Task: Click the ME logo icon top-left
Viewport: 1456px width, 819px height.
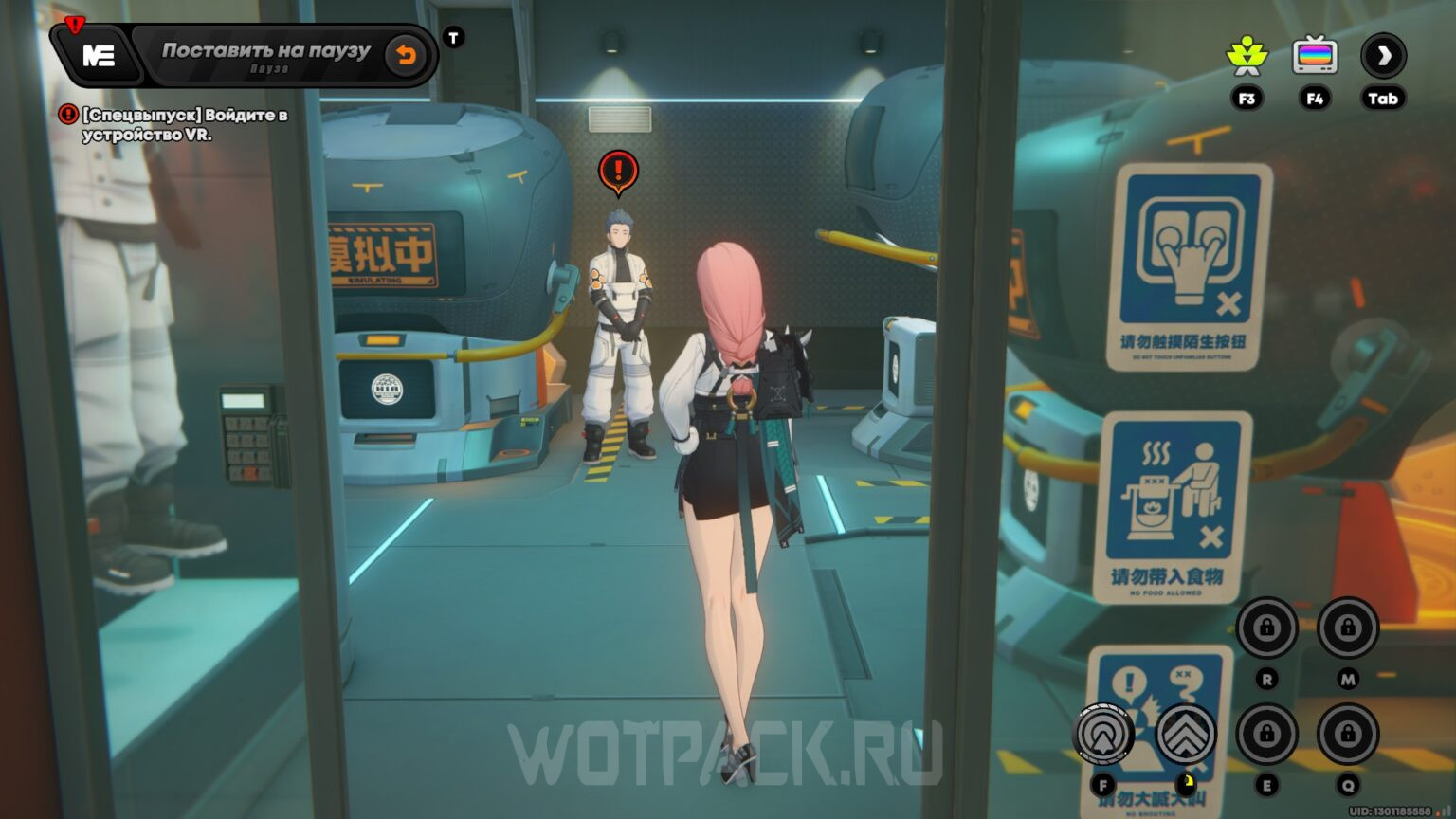Action: 98,54
